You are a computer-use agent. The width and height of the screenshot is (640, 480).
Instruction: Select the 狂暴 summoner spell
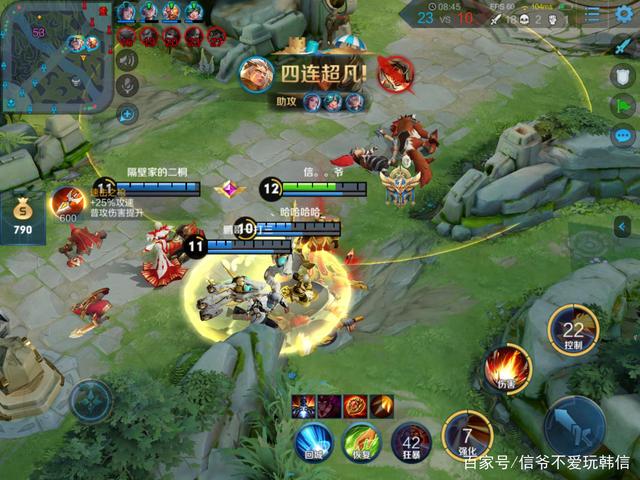pyautogui.click(x=410, y=441)
